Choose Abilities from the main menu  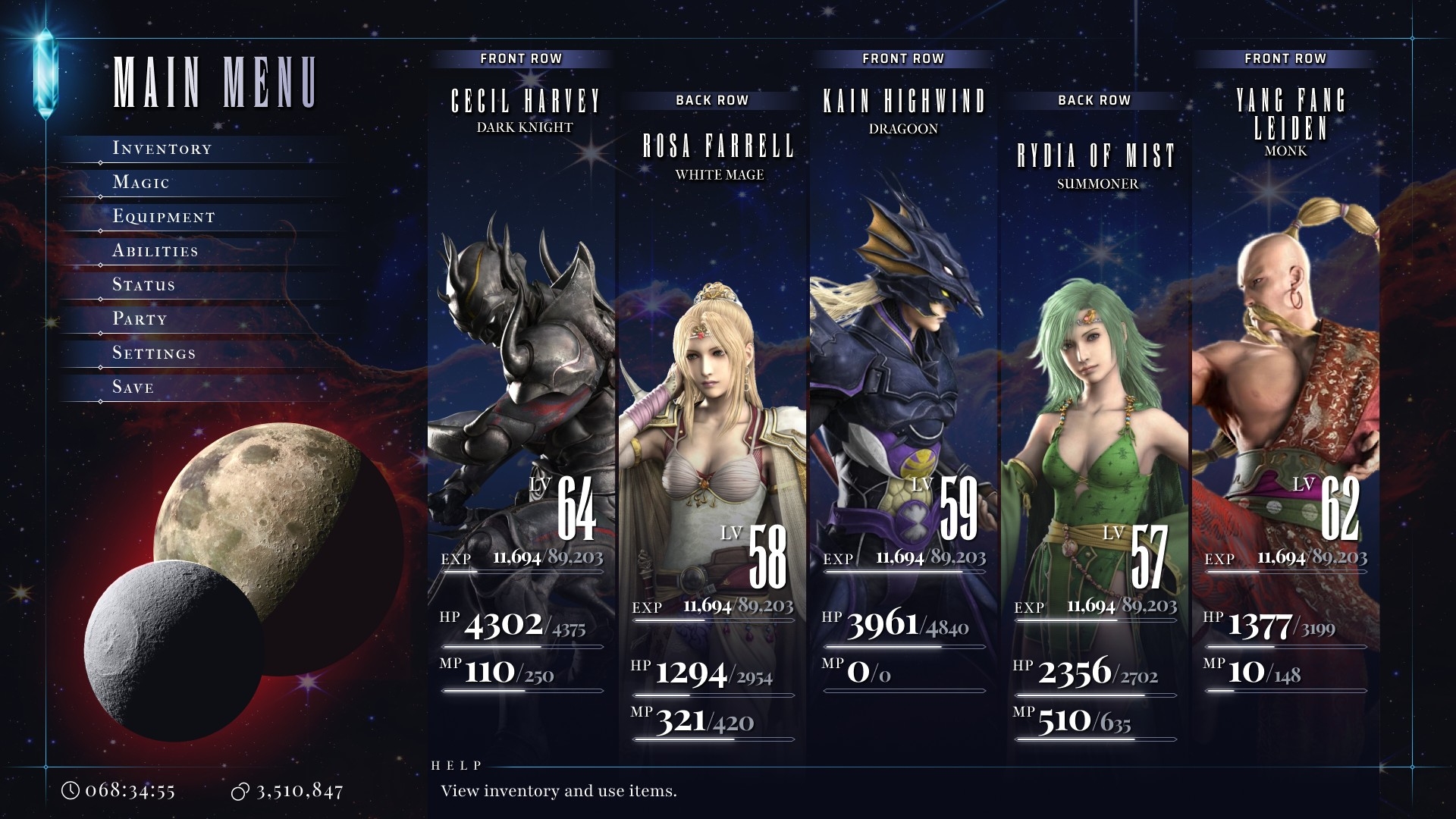[155, 251]
